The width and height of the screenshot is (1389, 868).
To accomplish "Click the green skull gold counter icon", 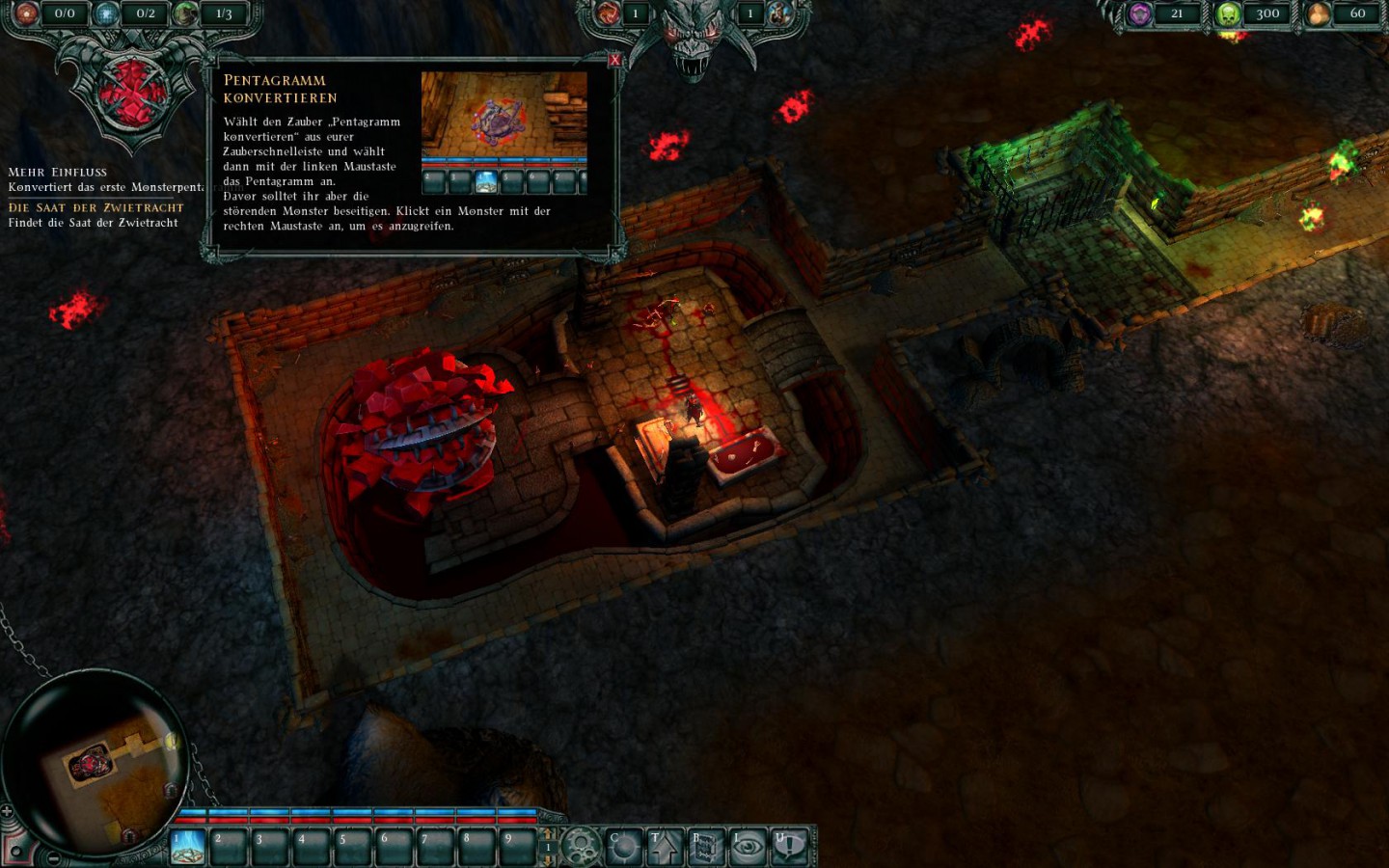I will [x=1228, y=14].
